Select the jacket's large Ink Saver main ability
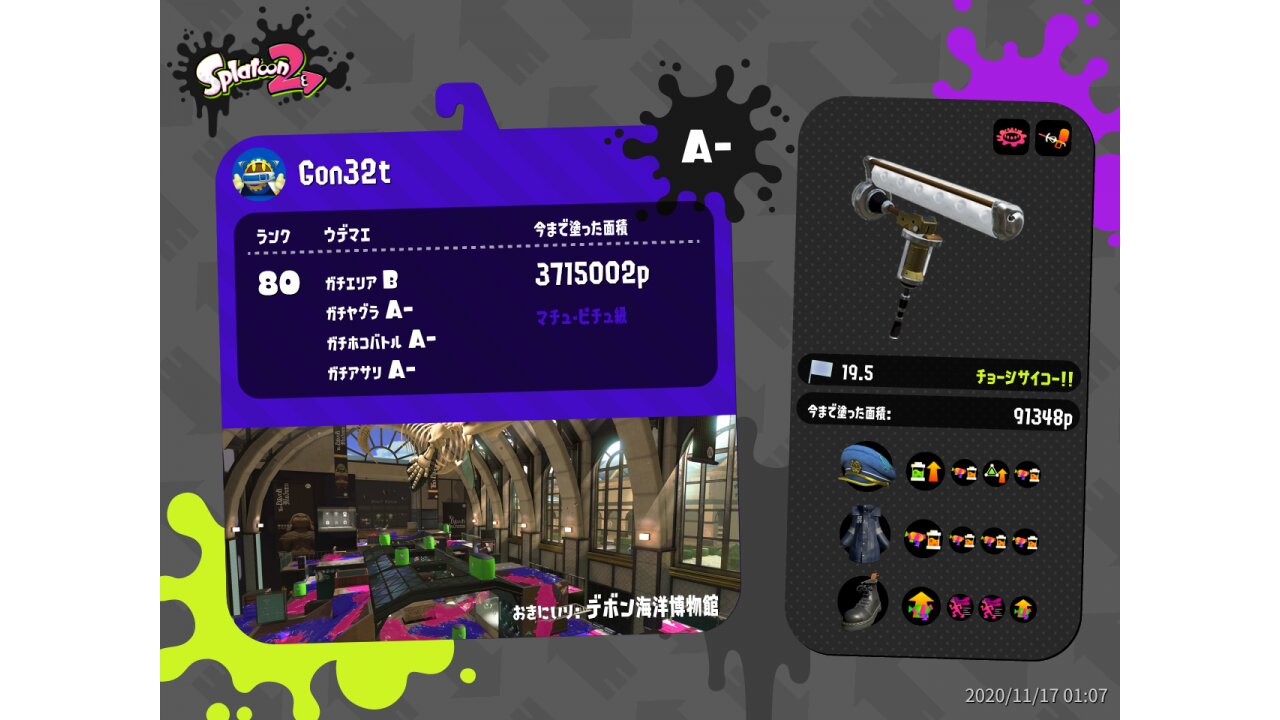1280x720 pixels. click(x=923, y=540)
